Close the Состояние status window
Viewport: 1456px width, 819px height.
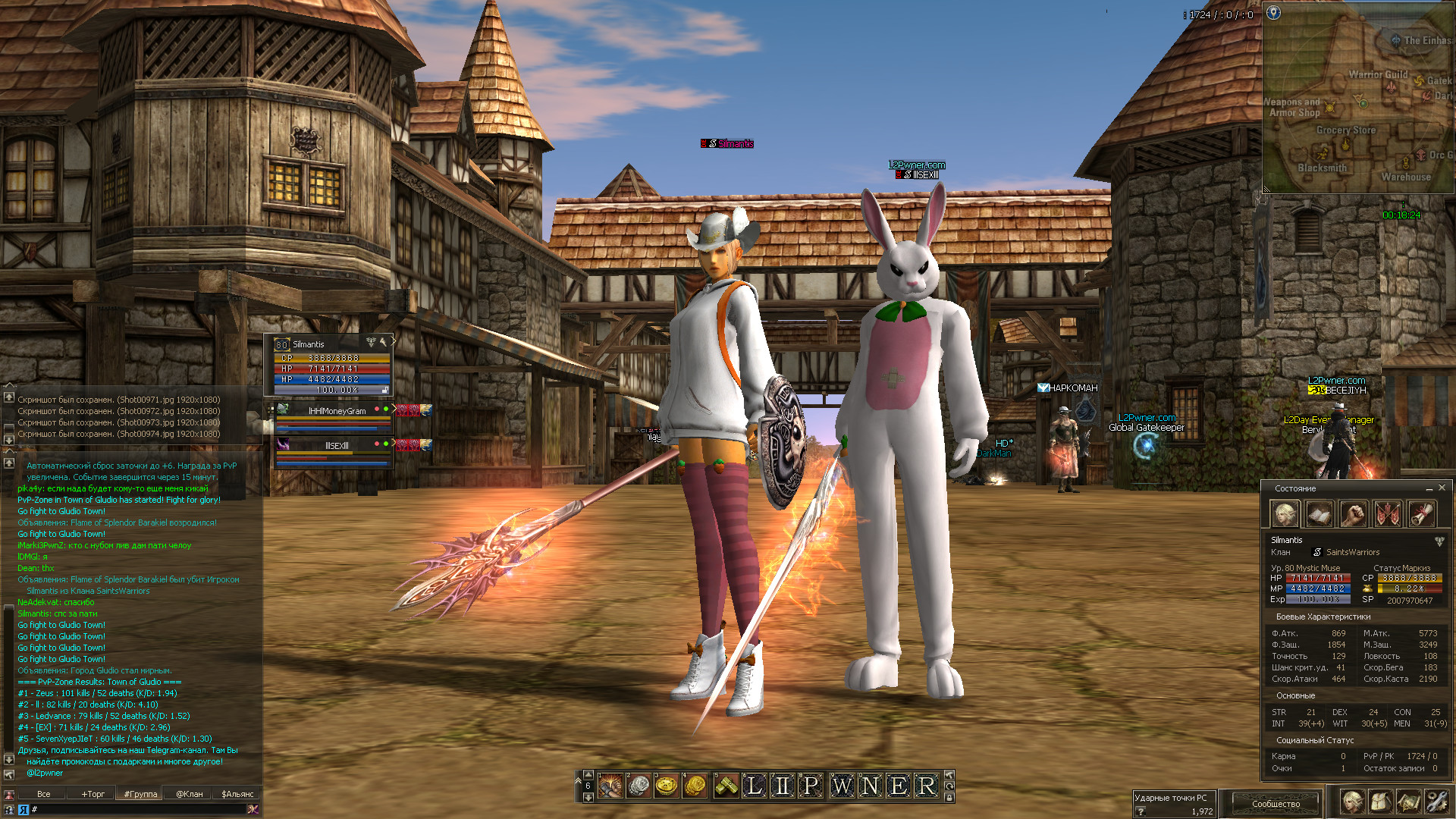1442,488
